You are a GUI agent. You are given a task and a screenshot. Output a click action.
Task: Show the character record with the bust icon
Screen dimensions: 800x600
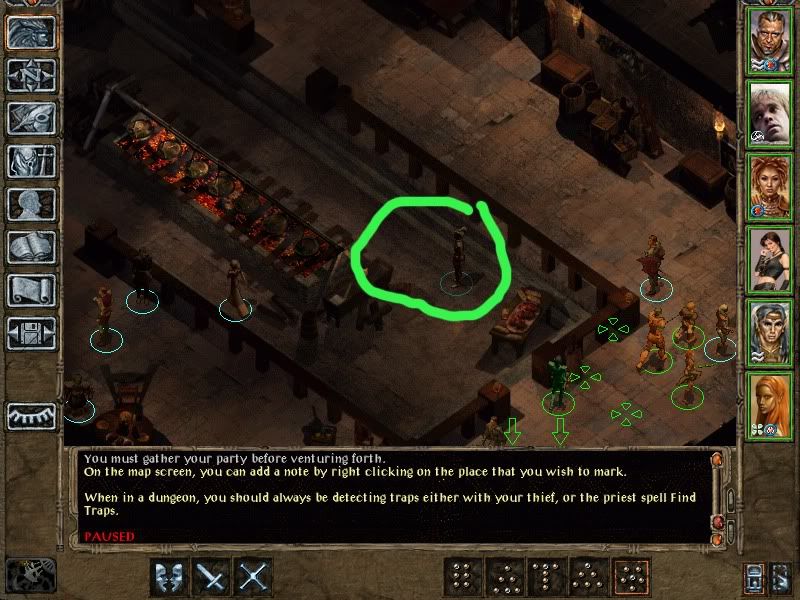pos(31,204)
